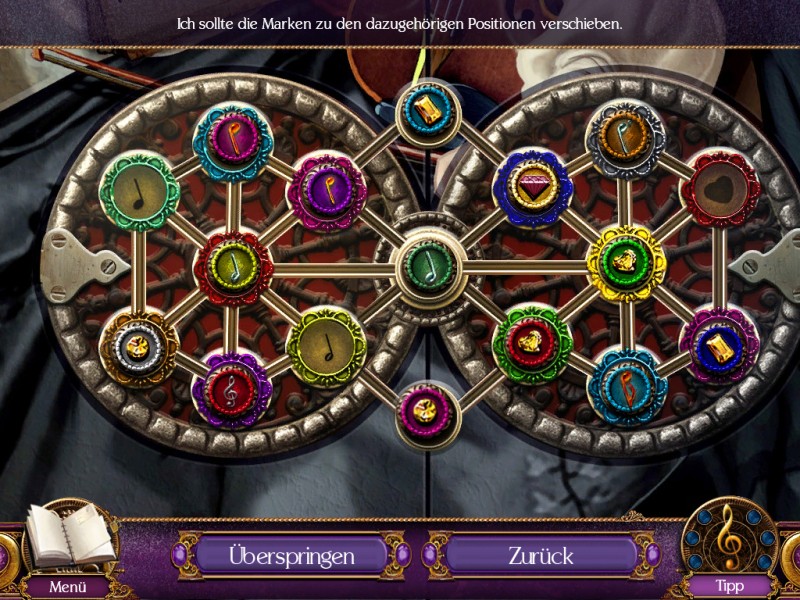Use the Tipp hint button
This screenshot has height=600, width=800.
click(728, 586)
